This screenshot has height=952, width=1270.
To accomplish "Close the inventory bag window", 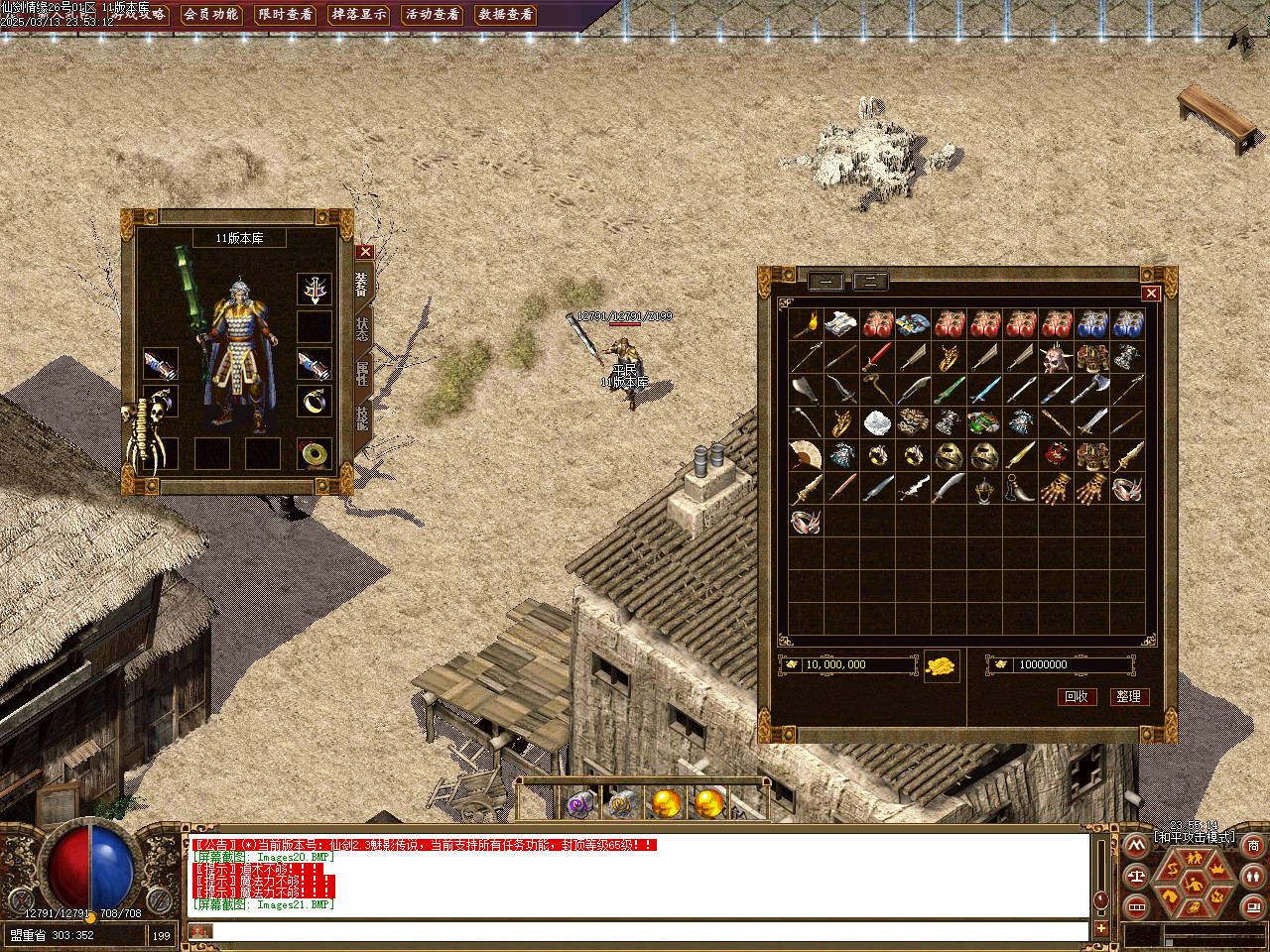I will pos(1151,293).
